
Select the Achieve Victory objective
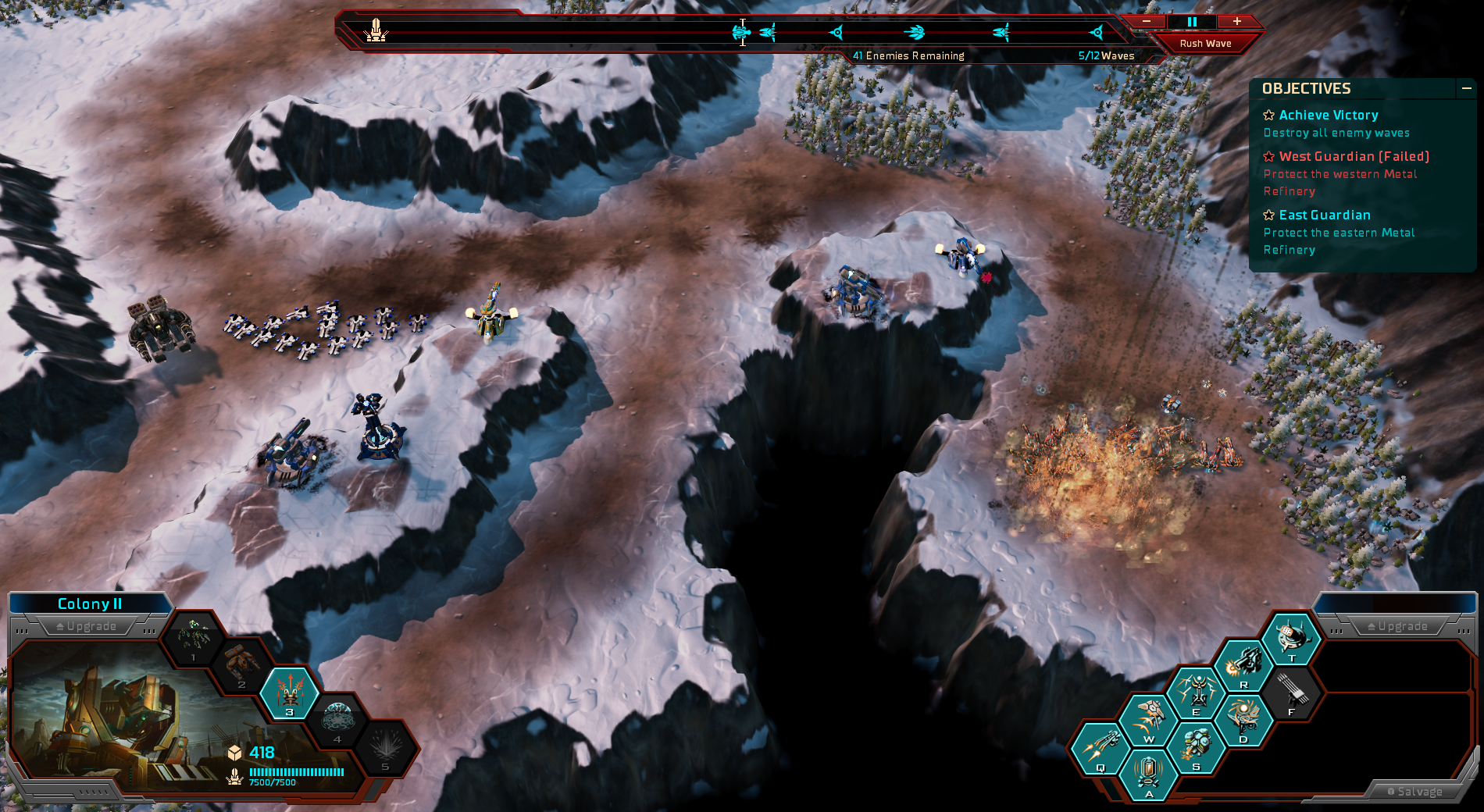[x=1328, y=116]
